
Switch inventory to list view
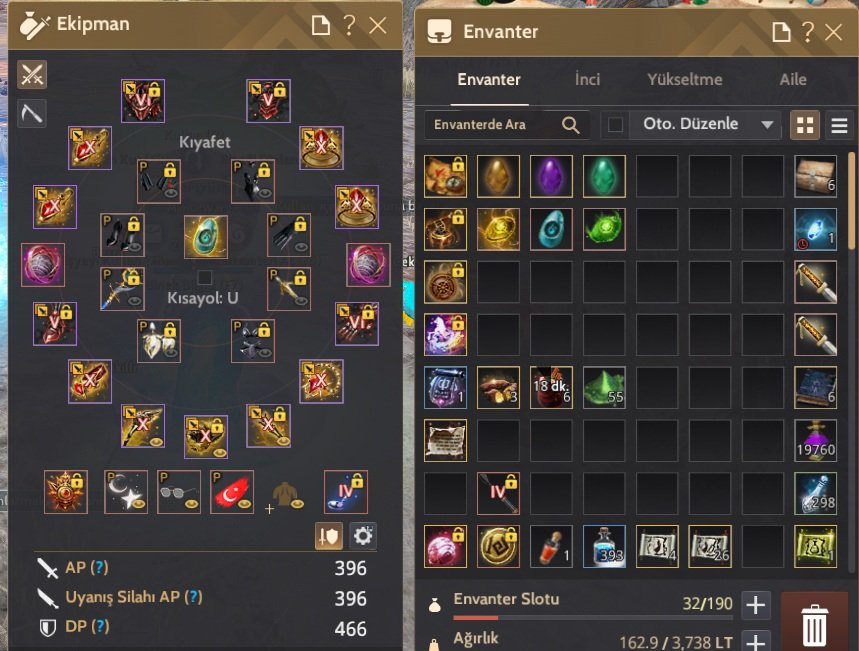click(839, 125)
